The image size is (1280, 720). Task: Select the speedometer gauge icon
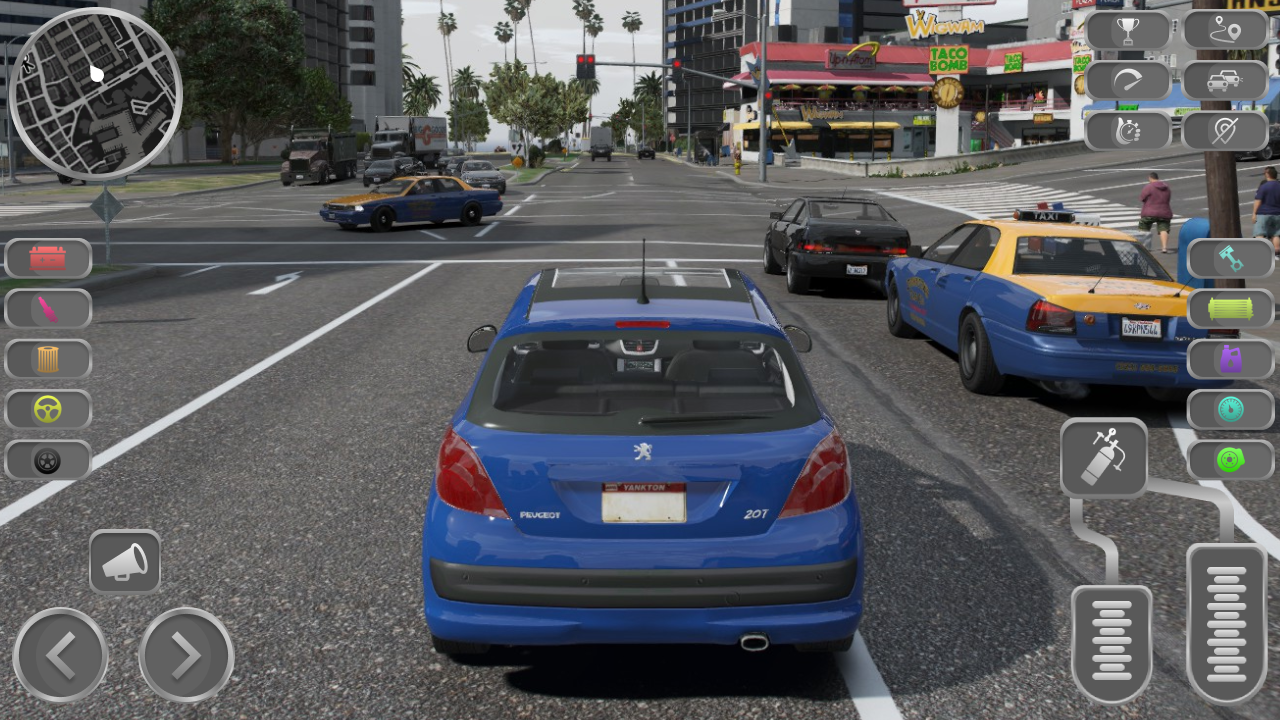tap(1128, 80)
